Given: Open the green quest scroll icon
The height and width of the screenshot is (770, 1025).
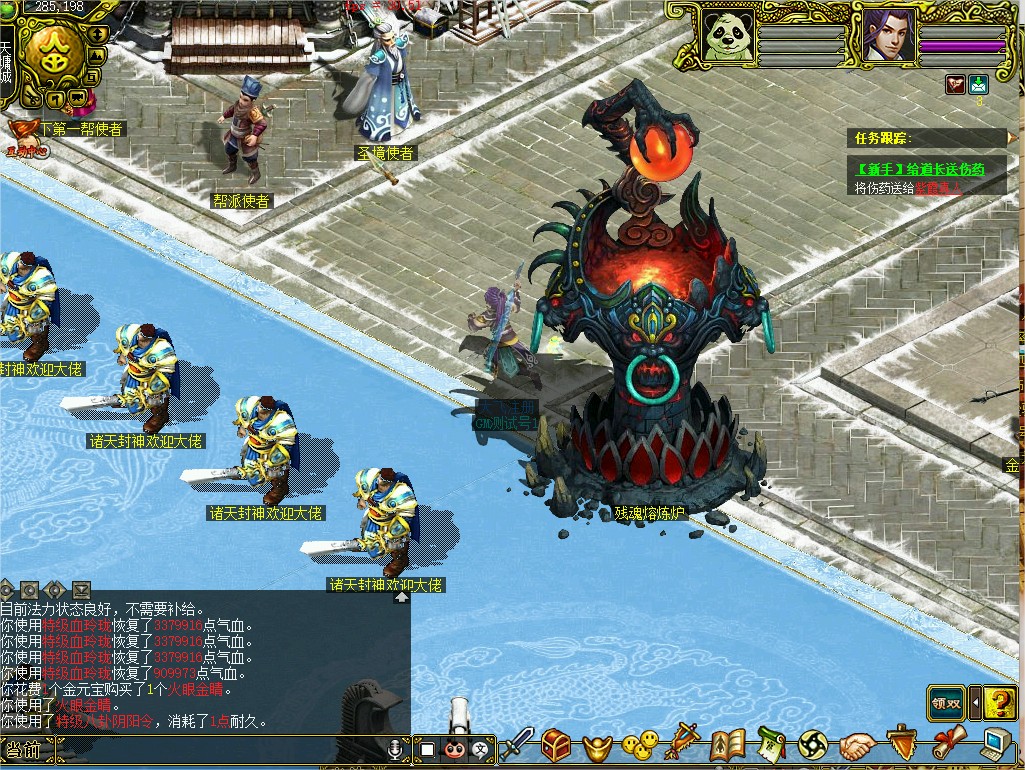Looking at the screenshot, I should pyautogui.click(x=771, y=744).
